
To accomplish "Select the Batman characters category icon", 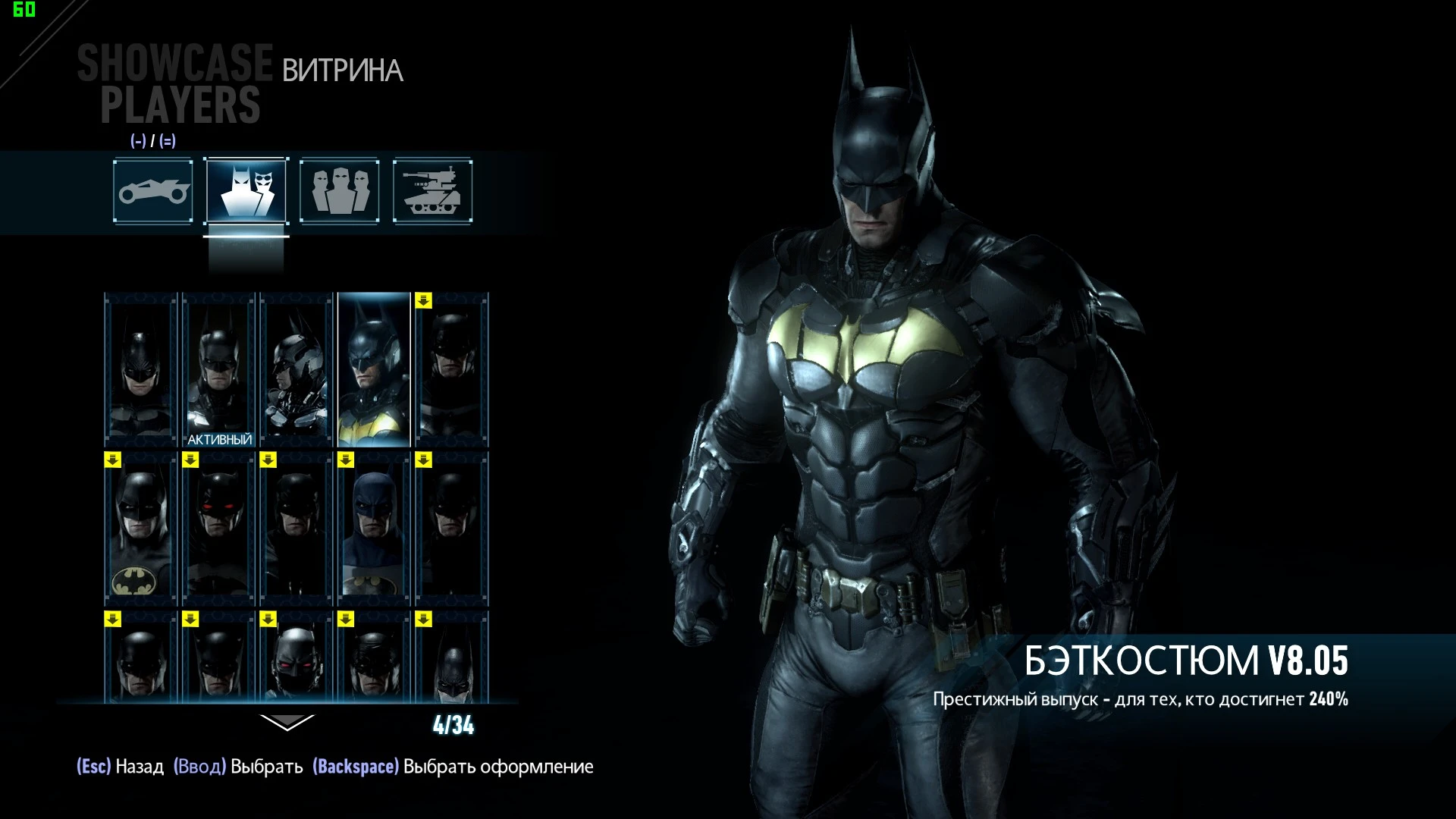I will coord(245,191).
